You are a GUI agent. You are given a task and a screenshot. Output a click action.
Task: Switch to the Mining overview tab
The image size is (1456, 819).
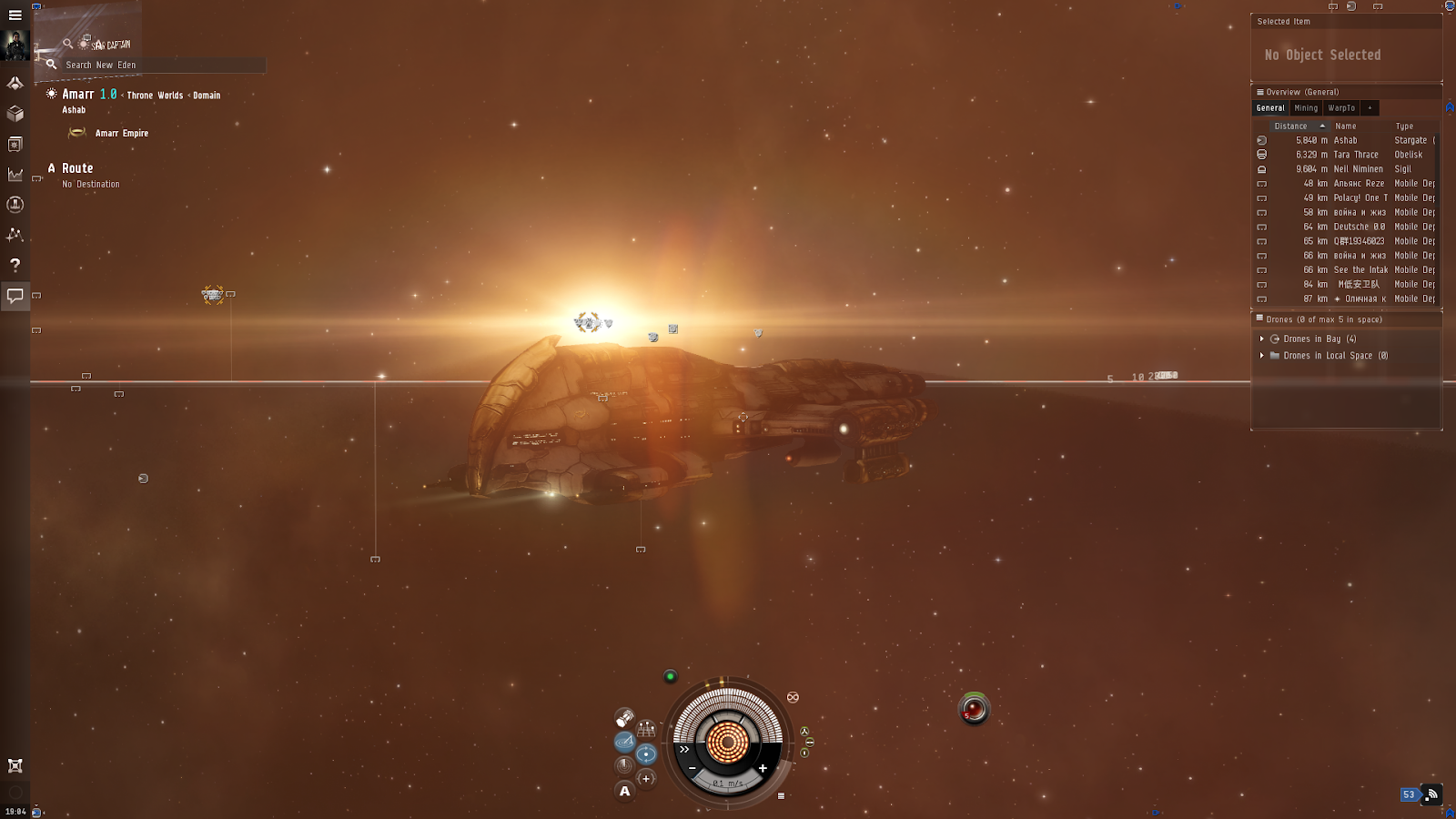pos(1306,107)
